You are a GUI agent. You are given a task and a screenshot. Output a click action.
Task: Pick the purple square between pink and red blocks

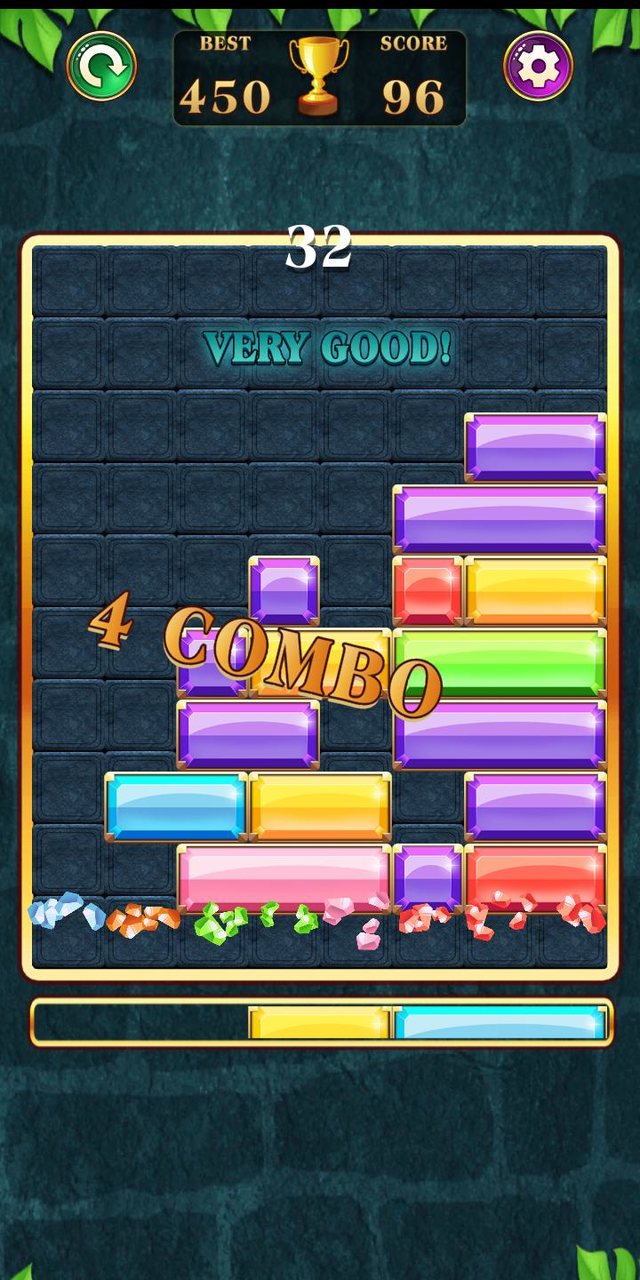point(428,878)
